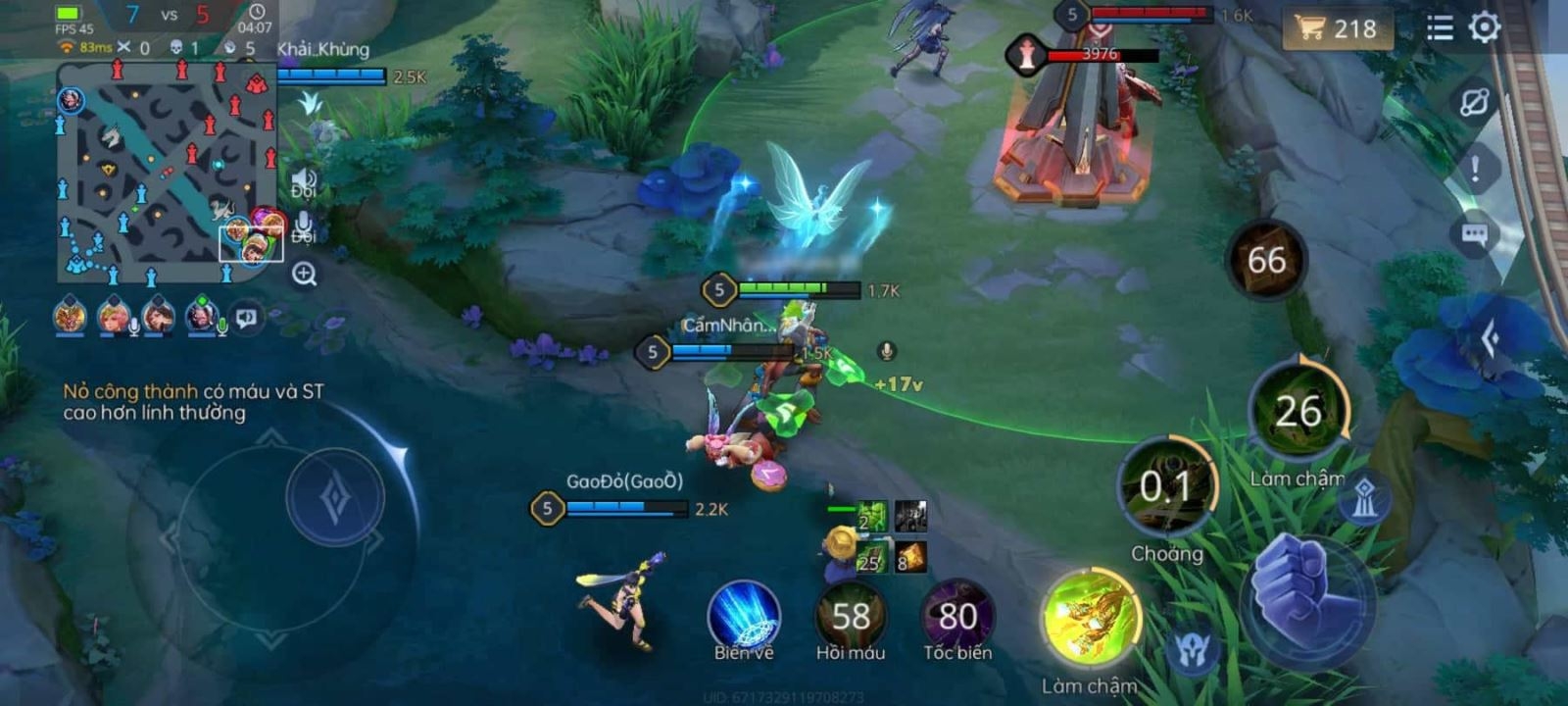The image size is (1568, 706).
Task: Open the minimap
Action: (x=165, y=169)
